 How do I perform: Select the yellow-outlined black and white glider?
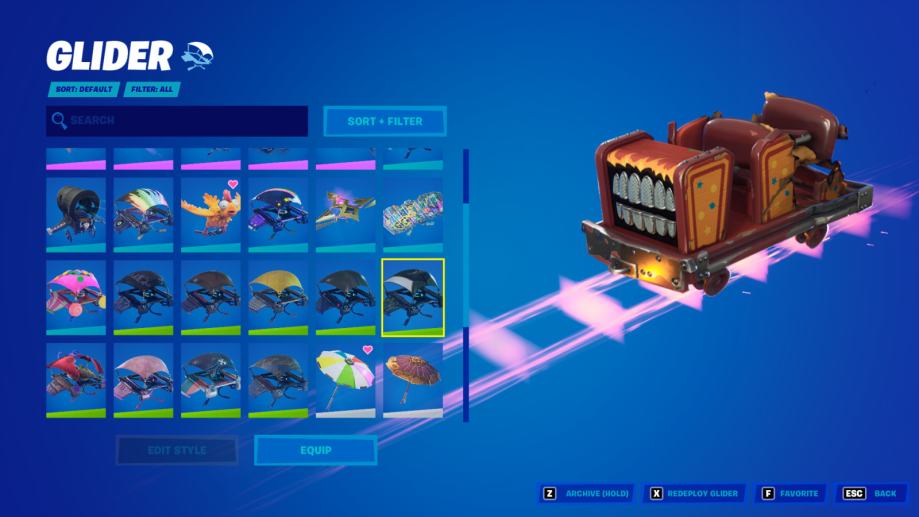point(412,297)
